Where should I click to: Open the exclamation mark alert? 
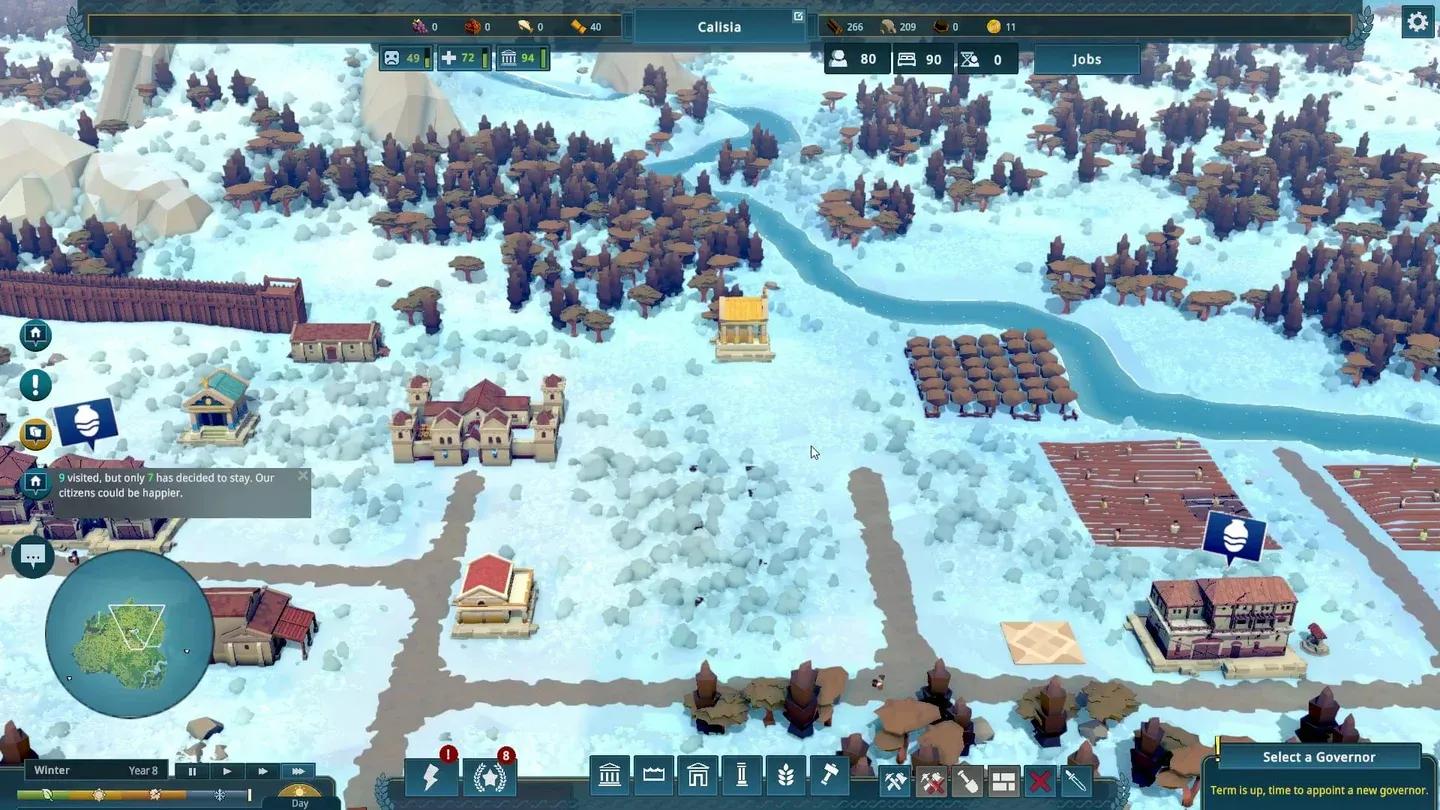[x=36, y=384]
